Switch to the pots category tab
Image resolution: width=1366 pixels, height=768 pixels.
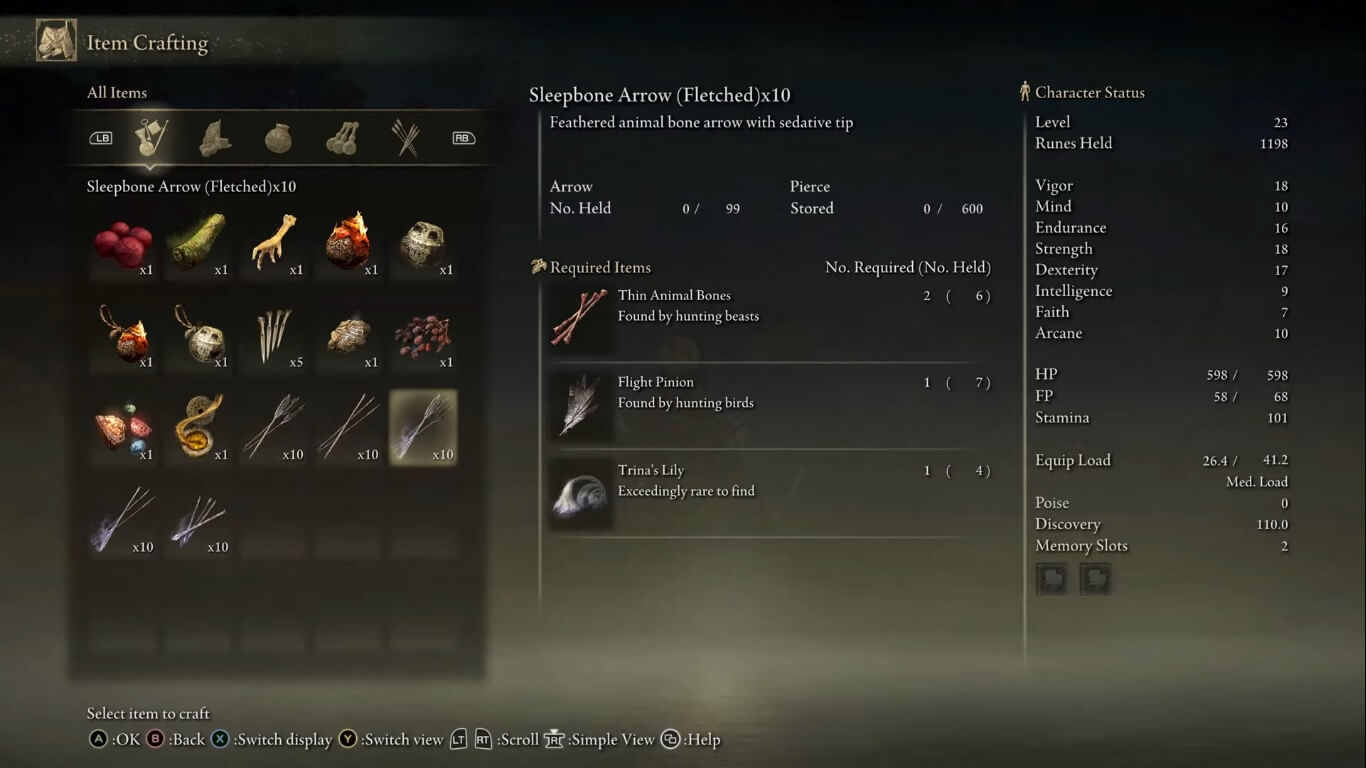pos(278,138)
